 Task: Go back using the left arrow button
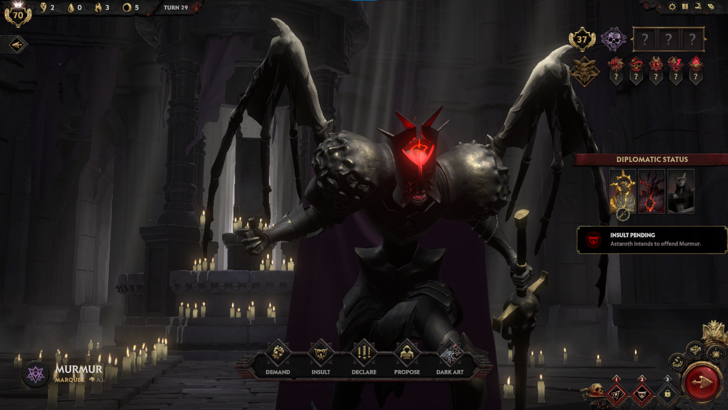click(x=15, y=44)
